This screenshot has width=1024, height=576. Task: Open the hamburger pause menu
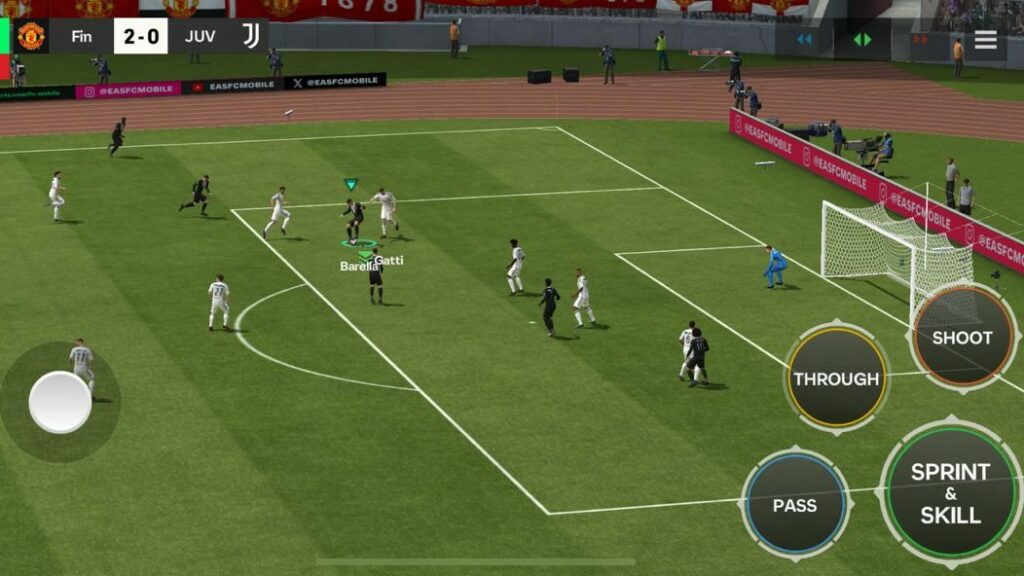click(x=986, y=40)
